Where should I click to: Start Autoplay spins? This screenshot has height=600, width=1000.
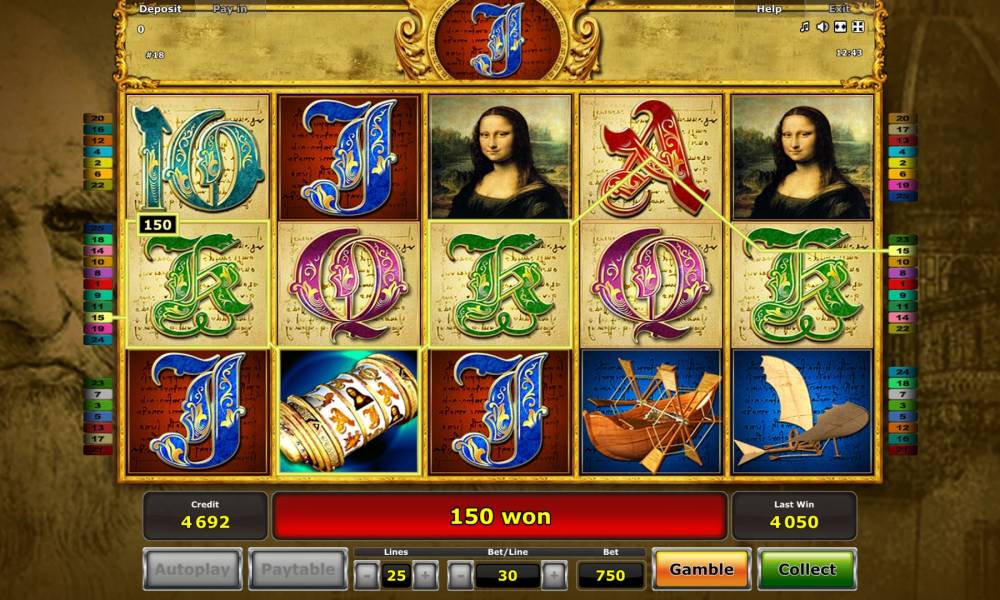192,570
